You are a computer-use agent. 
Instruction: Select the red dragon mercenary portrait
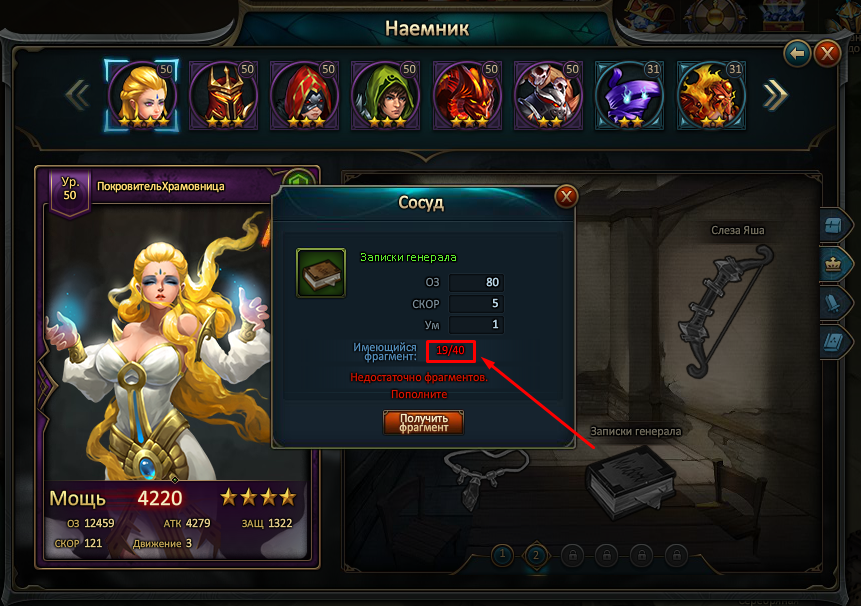click(x=467, y=93)
